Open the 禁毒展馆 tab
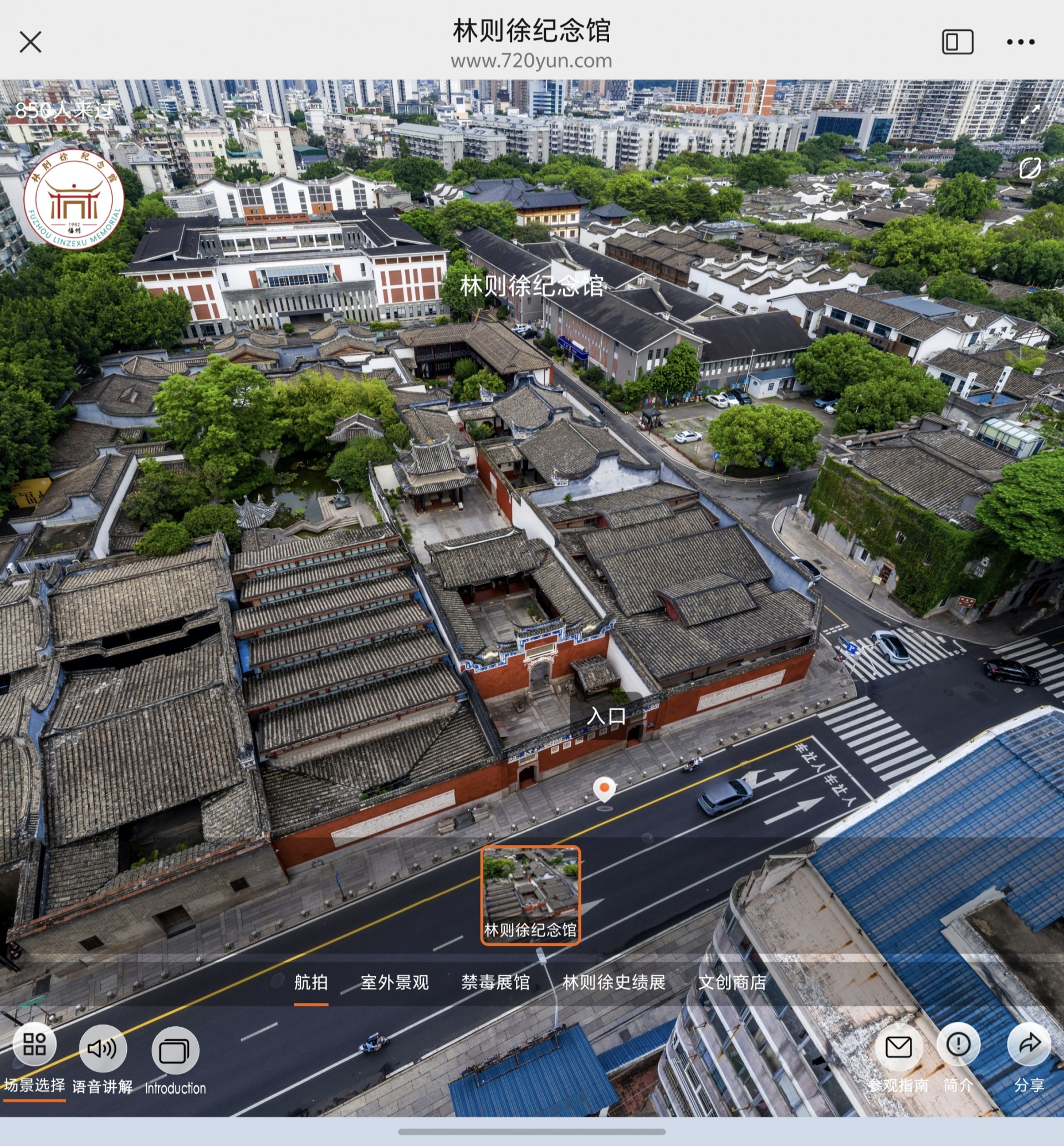1064x1146 pixels. pos(495,982)
